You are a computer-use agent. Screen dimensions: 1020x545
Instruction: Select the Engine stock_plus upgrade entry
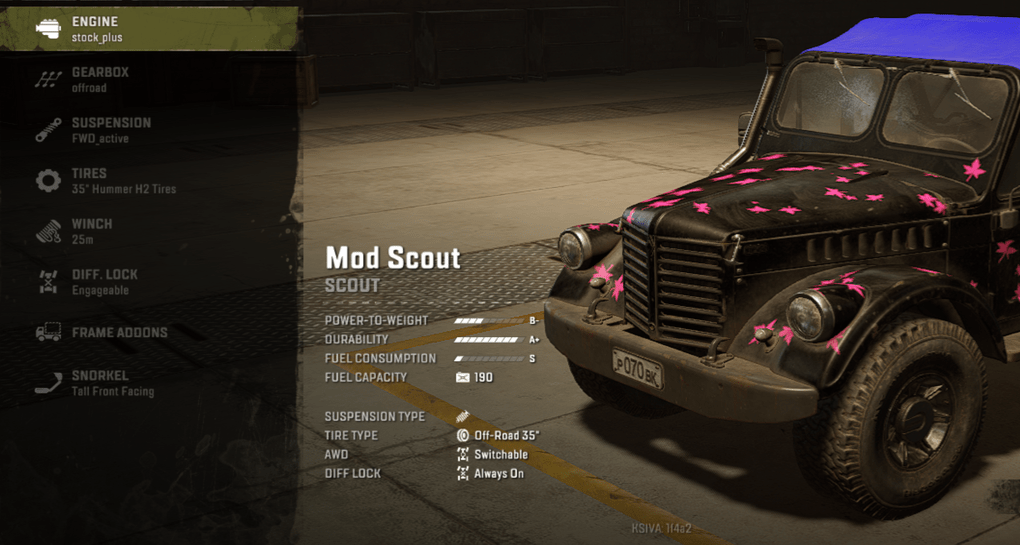click(x=148, y=29)
